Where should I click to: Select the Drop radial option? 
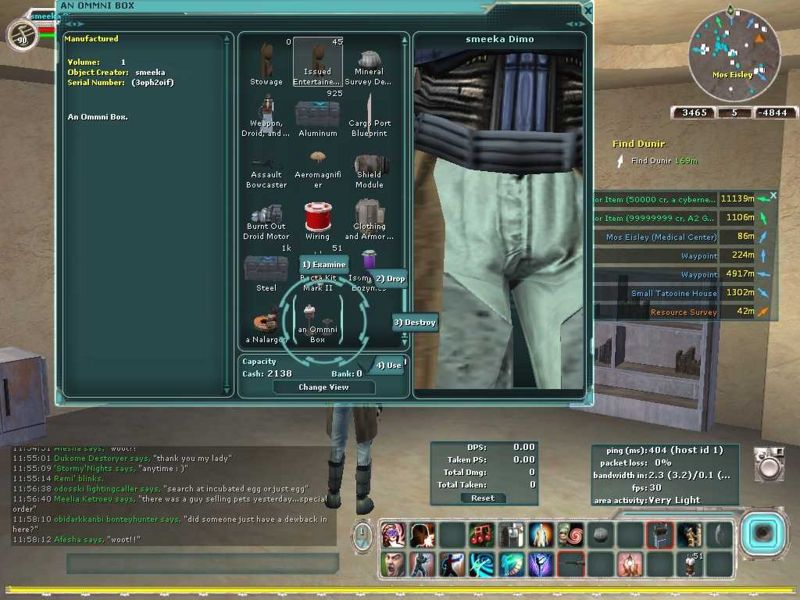390,278
